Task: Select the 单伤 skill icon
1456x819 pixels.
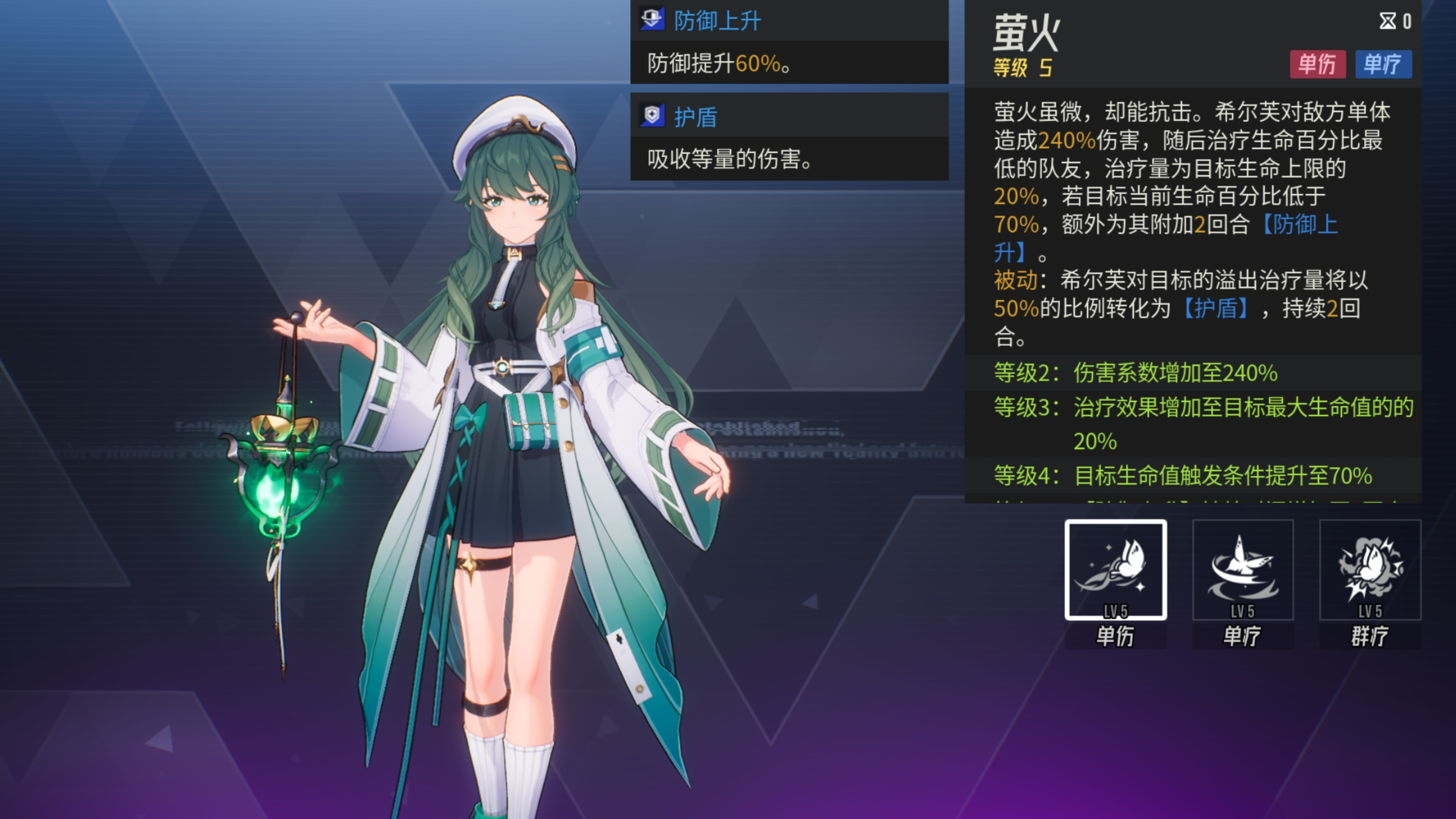Action: 1115,570
